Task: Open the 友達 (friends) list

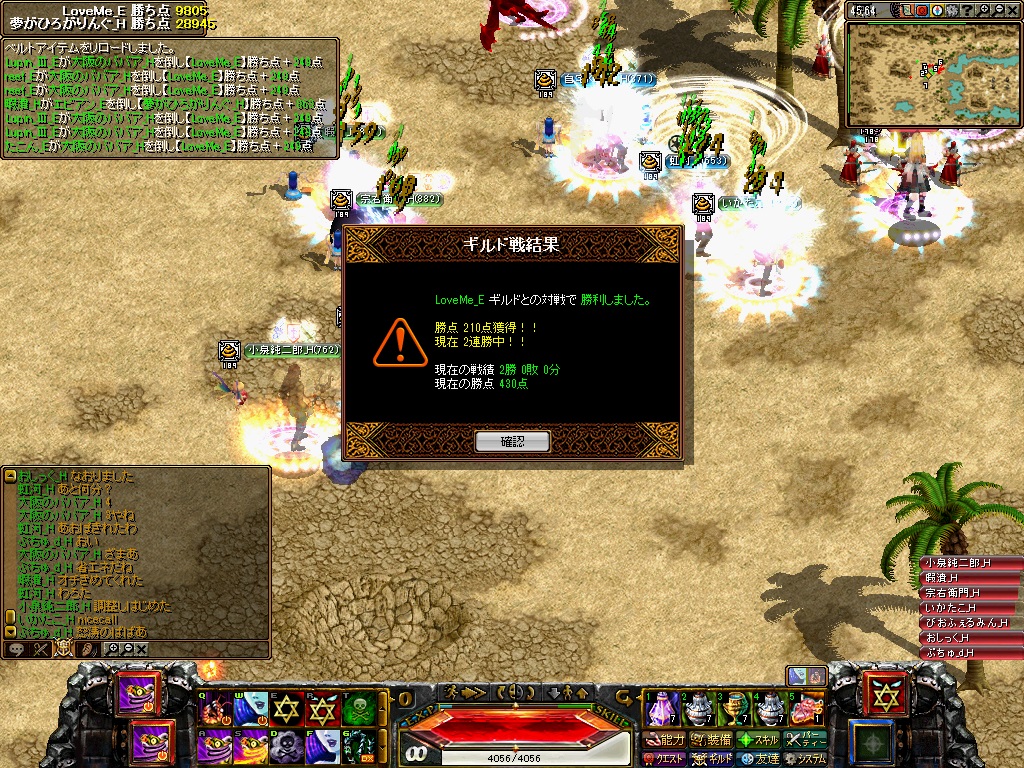Action: [759, 759]
